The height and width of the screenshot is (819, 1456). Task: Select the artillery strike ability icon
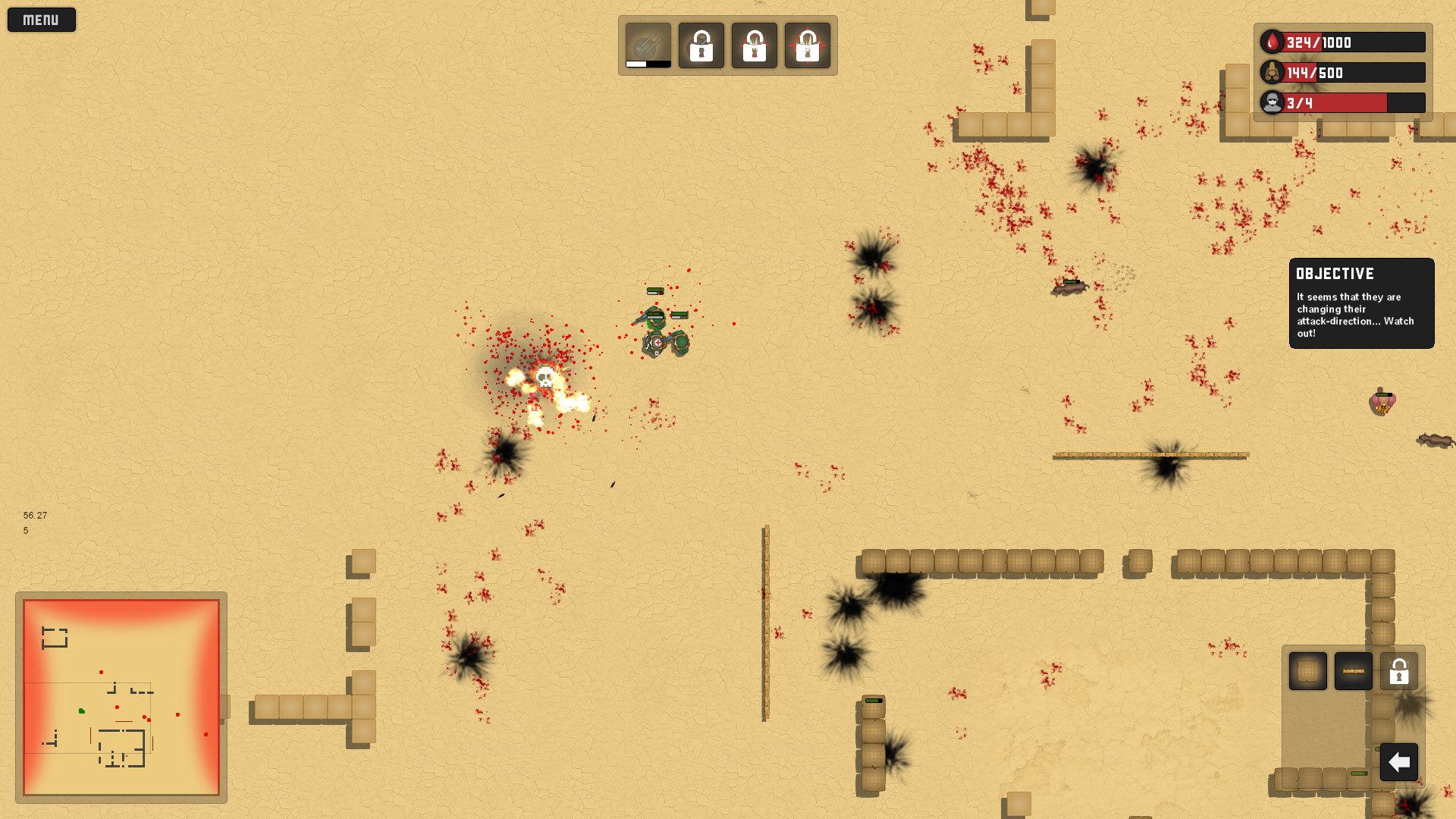click(x=647, y=43)
